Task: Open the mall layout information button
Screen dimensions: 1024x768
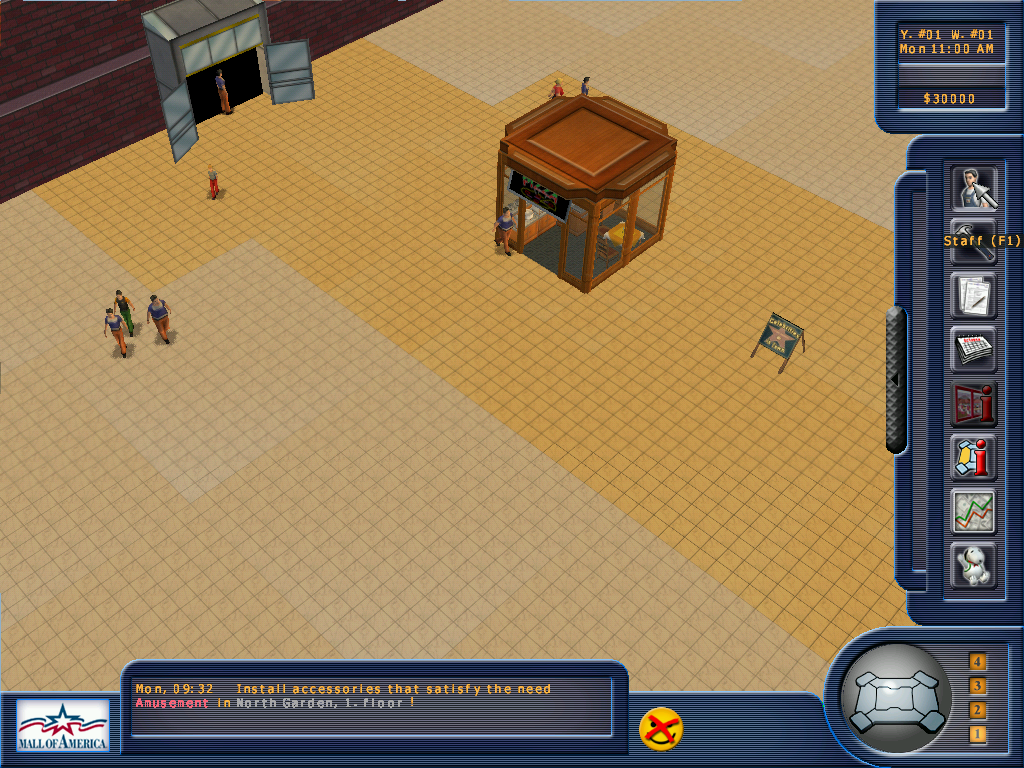Action: click(972, 458)
